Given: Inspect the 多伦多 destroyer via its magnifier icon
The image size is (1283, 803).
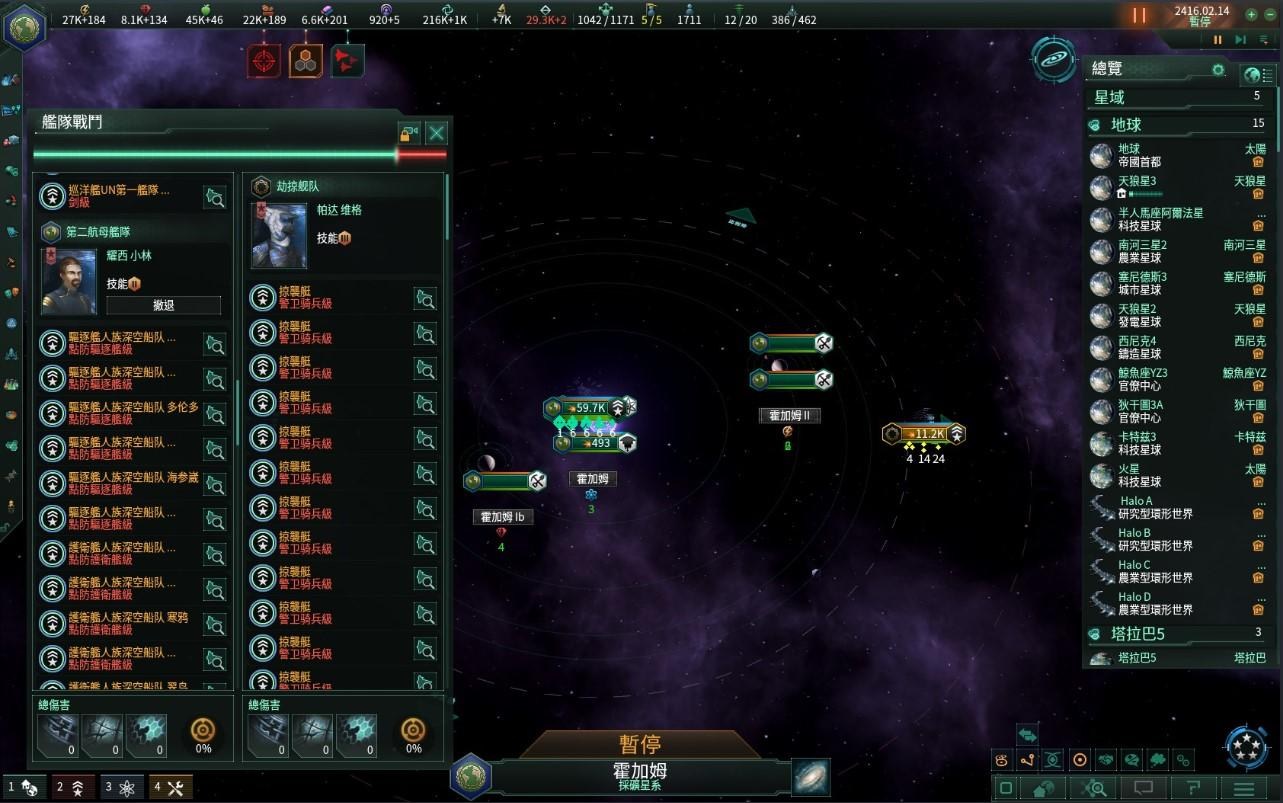Looking at the screenshot, I should pos(214,415).
